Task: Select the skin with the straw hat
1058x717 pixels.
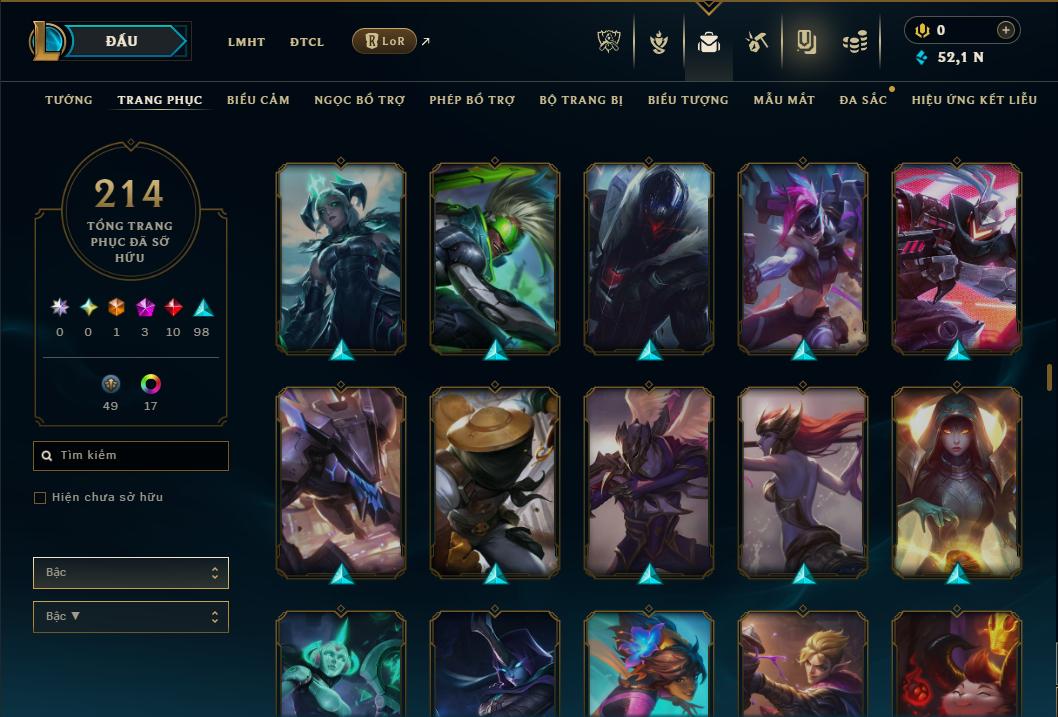Action: 495,480
